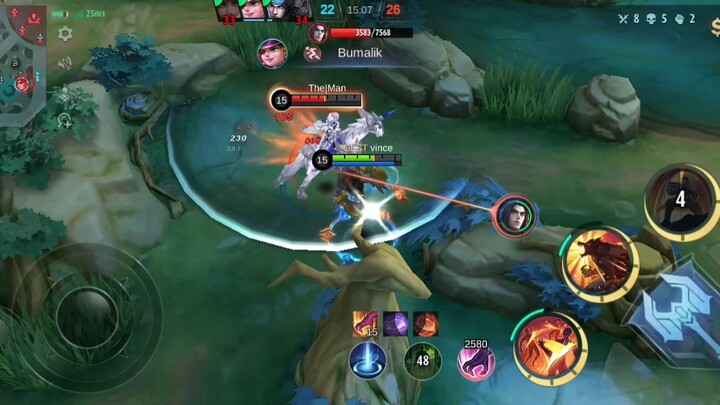Screen dimensions: 720x405
Task: Target the enemy hero portrait lock-on
Action: (514, 214)
